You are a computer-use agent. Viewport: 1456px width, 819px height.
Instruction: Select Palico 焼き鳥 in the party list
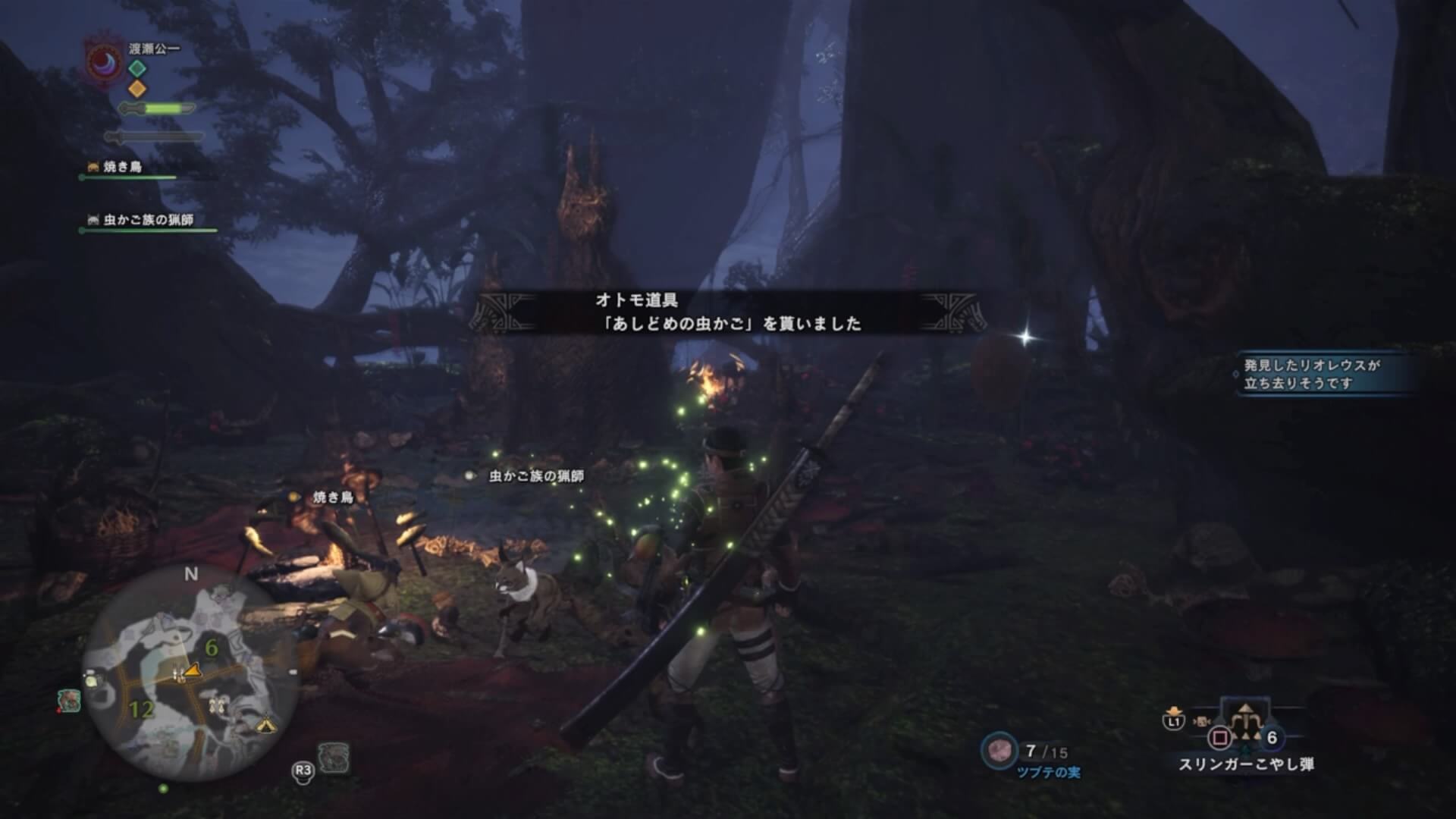click(122, 167)
